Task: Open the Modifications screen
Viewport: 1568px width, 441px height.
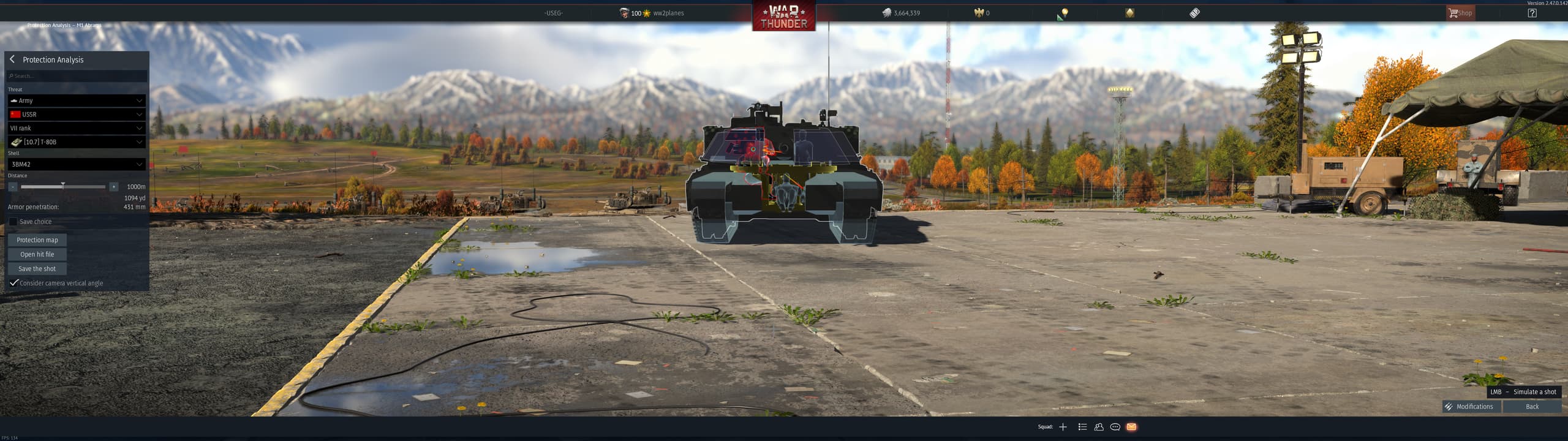Action: 1470,407
